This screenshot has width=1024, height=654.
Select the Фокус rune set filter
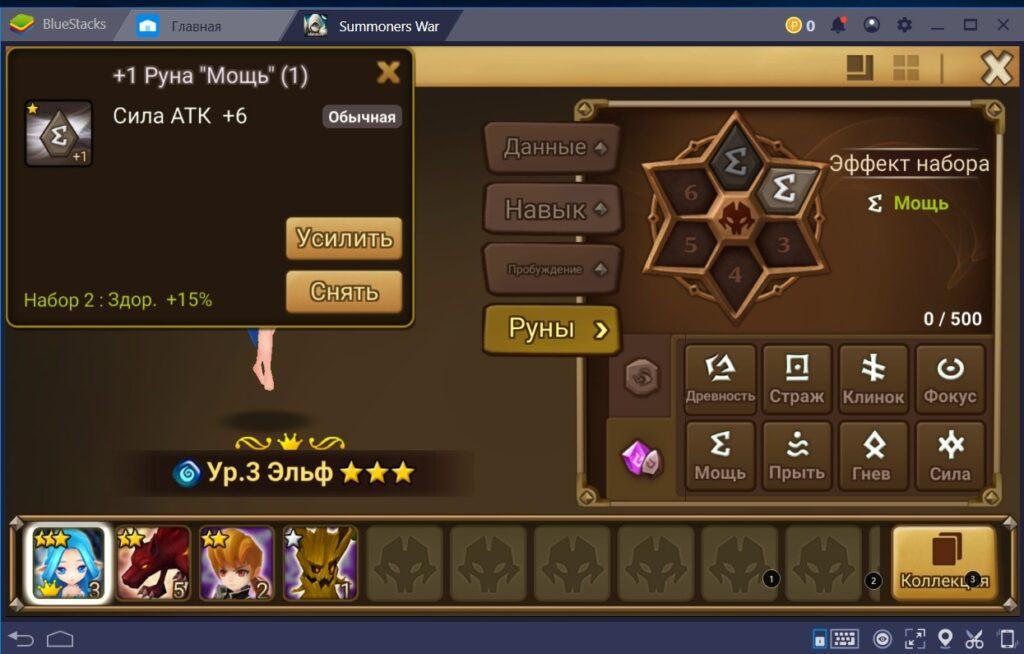click(950, 379)
